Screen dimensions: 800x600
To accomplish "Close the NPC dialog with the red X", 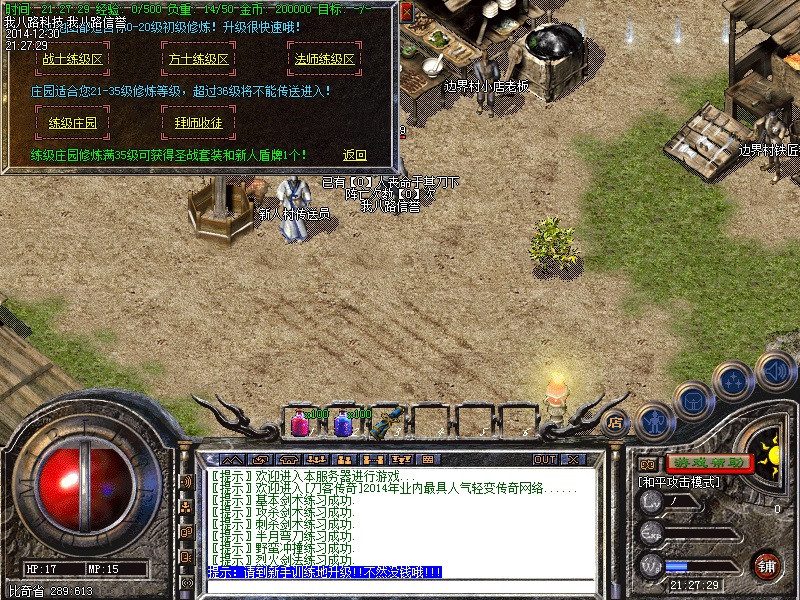I will coord(406,13).
